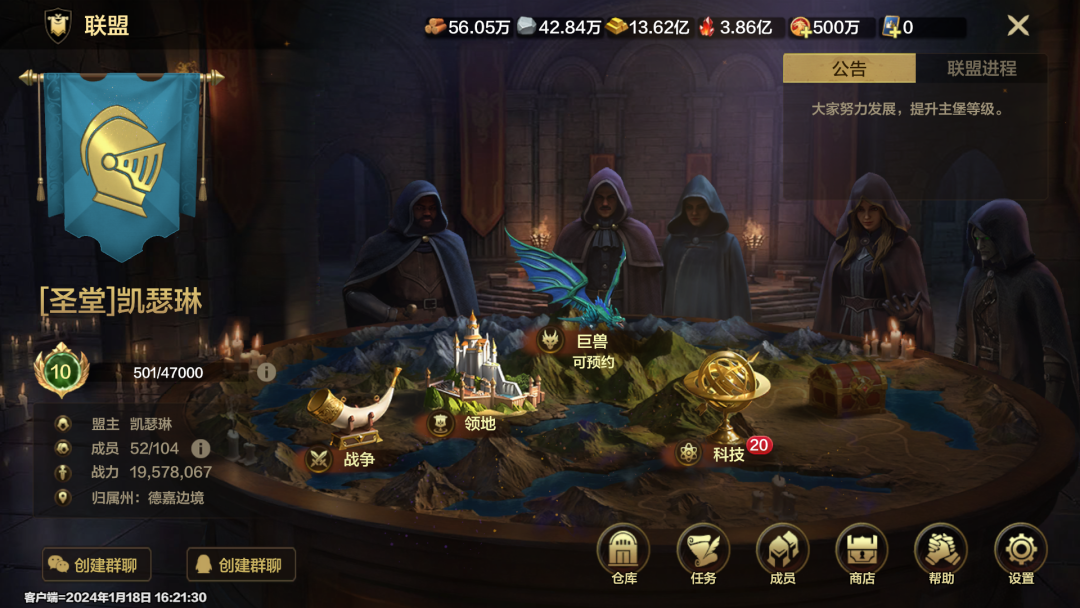Open the 帮助 alliance help
The height and width of the screenshot is (608, 1080).
tap(940, 553)
